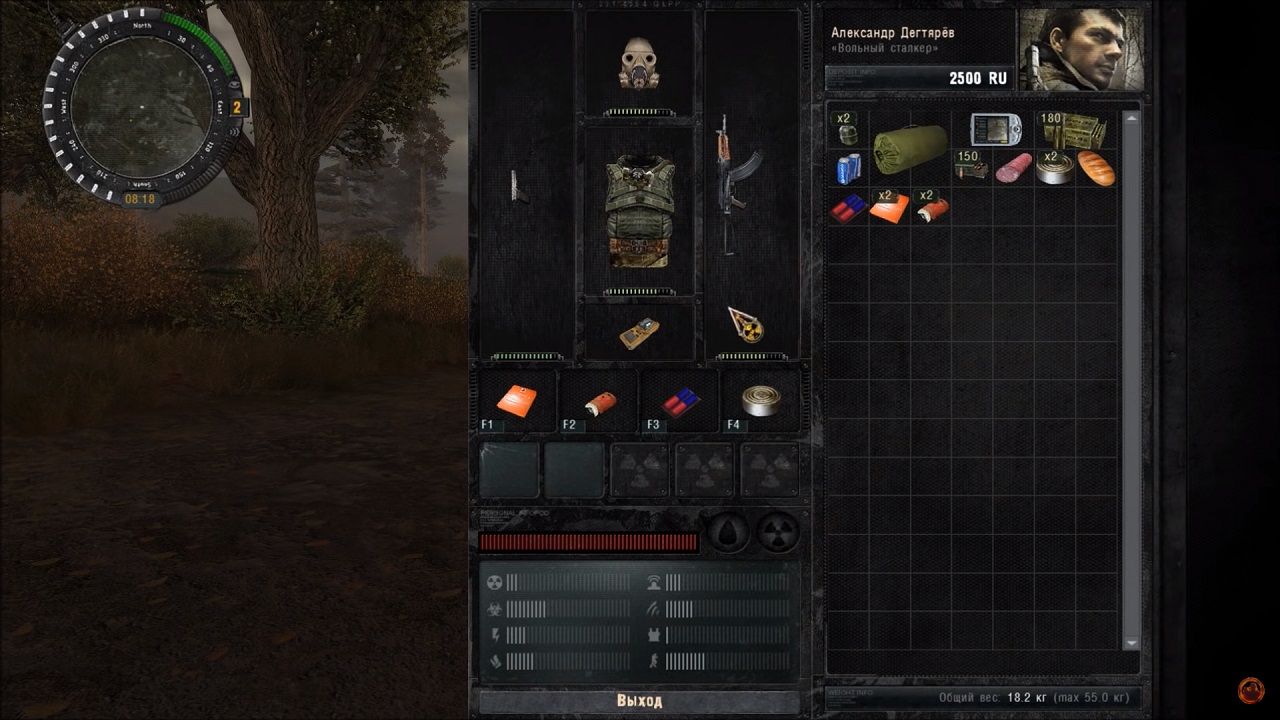The image size is (1280, 720).
Task: Select the bandage in the F2 quick slot
Action: [x=598, y=402]
